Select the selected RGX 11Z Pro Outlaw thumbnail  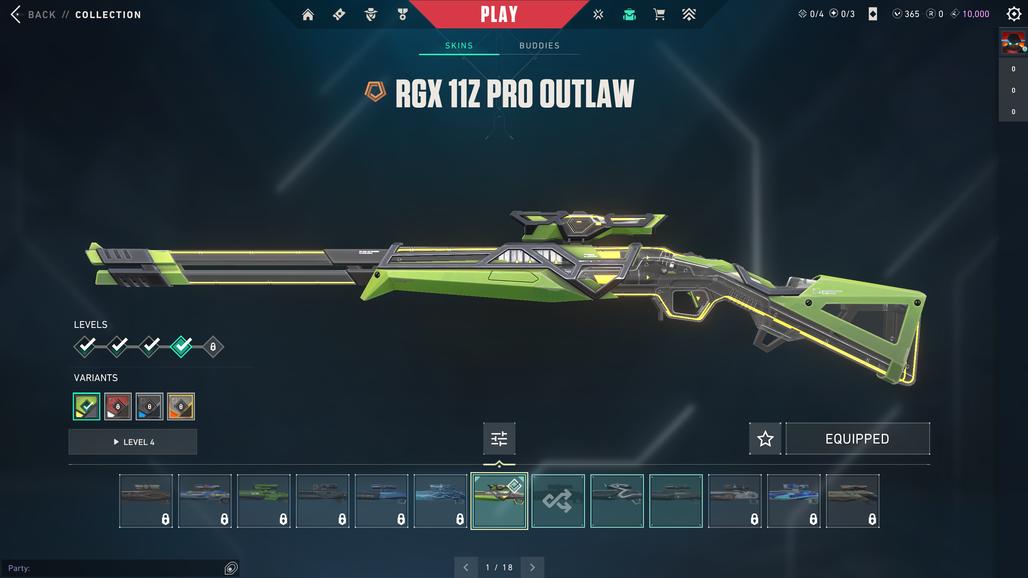pos(499,500)
